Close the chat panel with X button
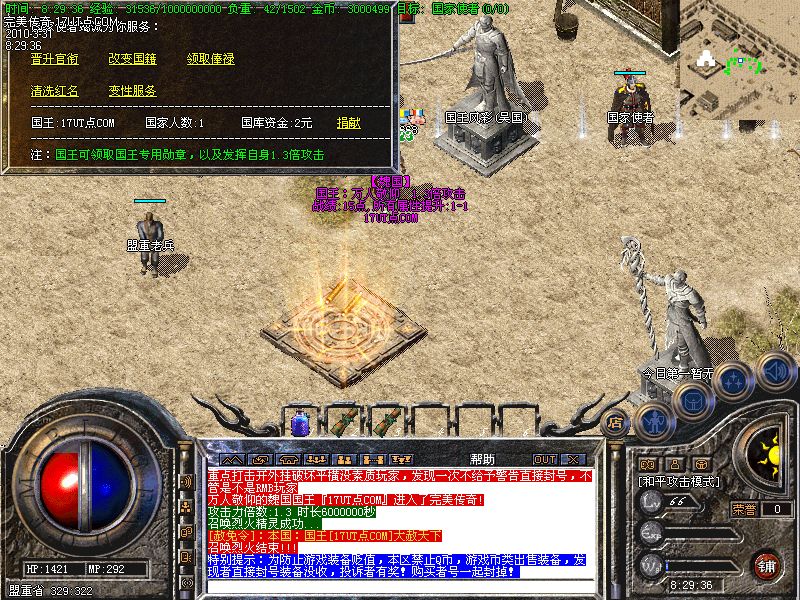The image size is (800, 600). pyautogui.click(x=574, y=459)
